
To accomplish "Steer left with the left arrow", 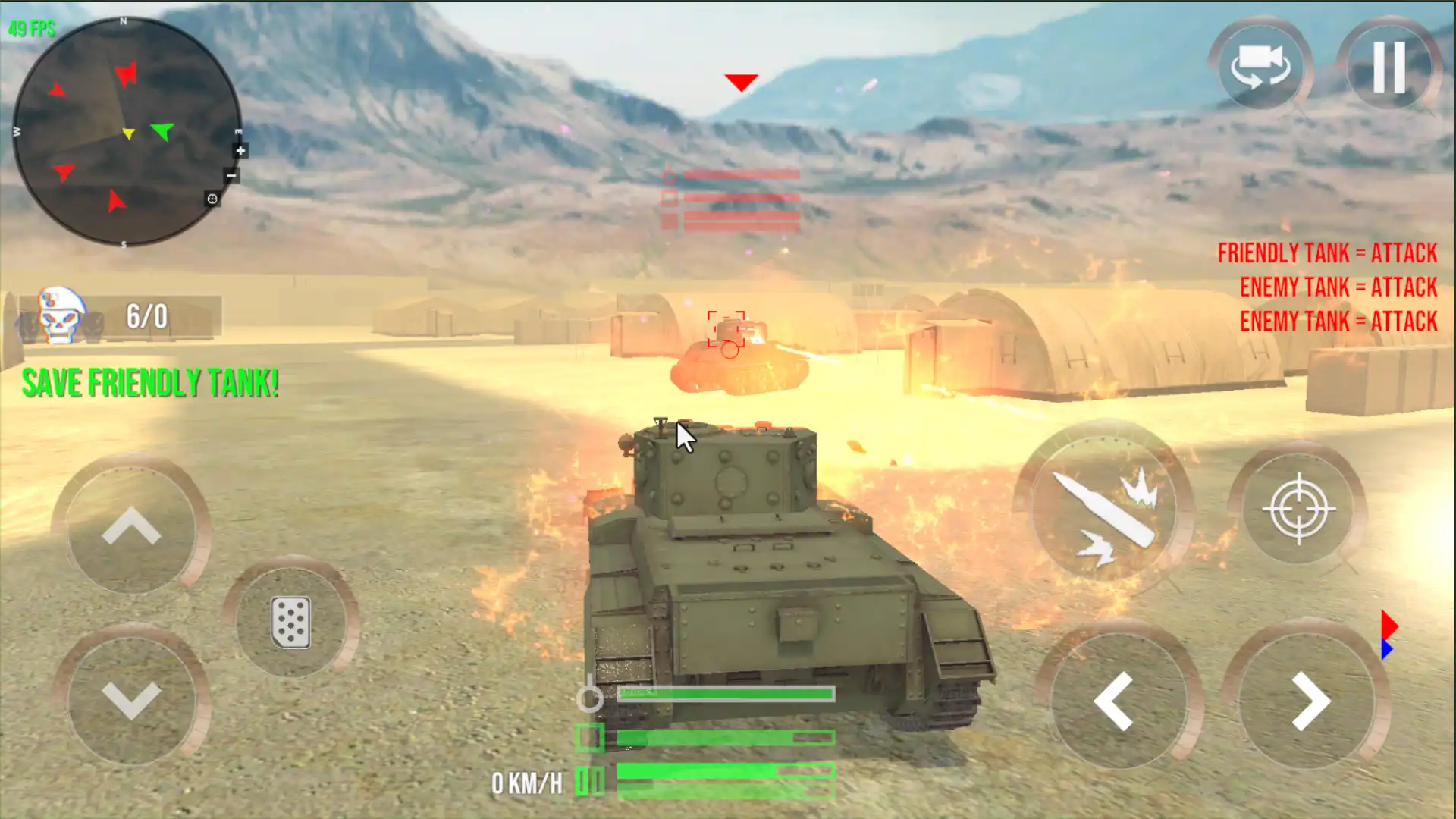I will pos(1114,701).
